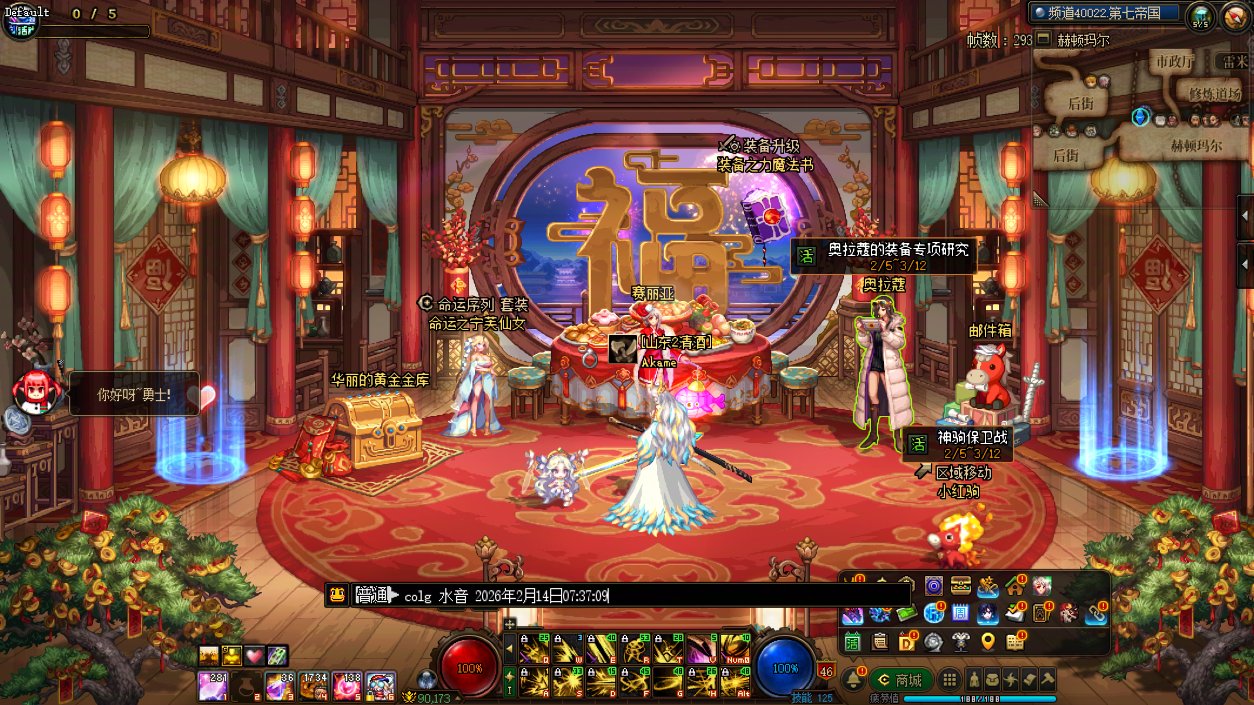Click the compass button beside the channel bar

click(1200, 15)
